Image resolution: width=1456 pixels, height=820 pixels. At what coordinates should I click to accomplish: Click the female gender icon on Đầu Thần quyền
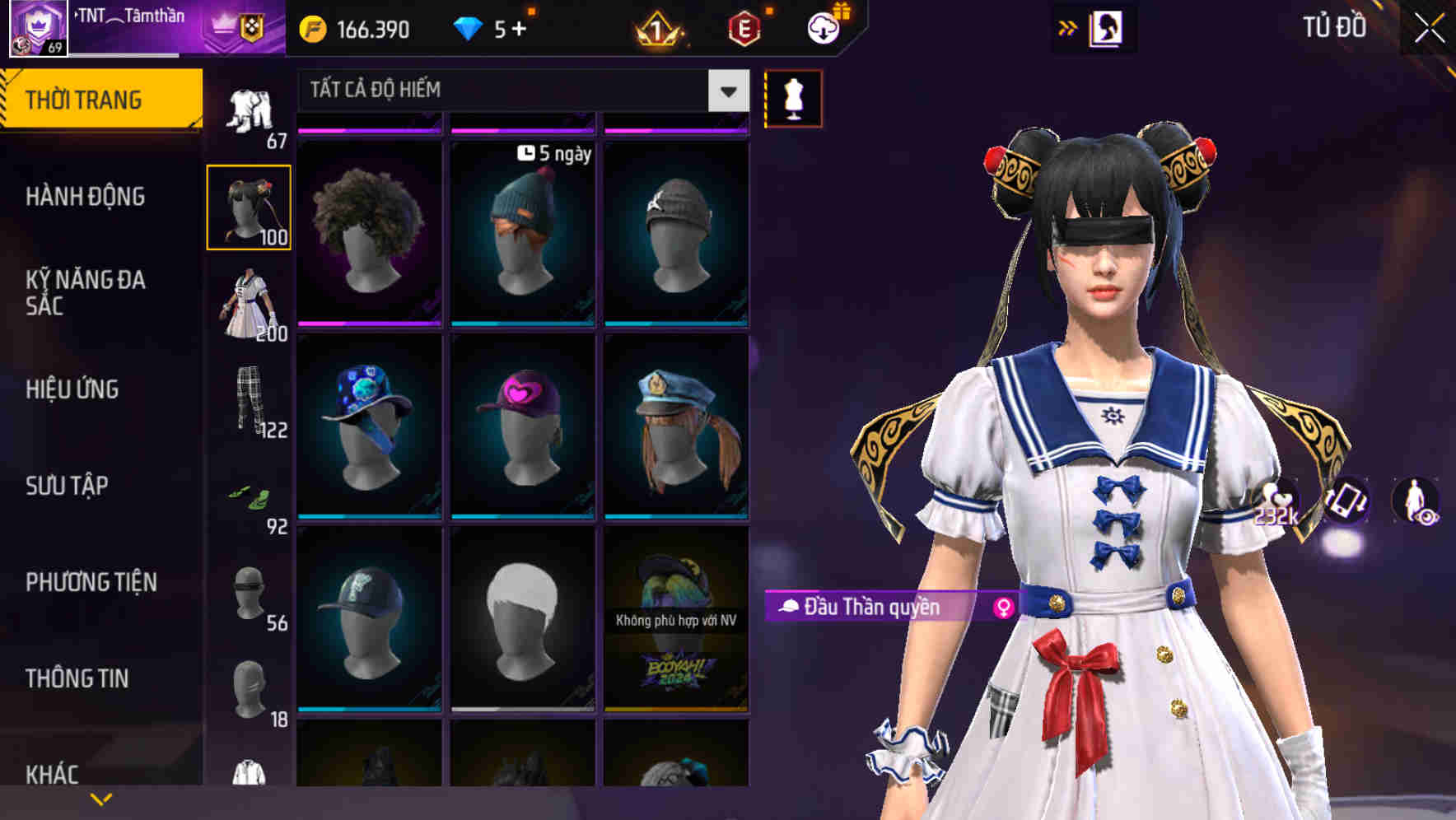1000,606
